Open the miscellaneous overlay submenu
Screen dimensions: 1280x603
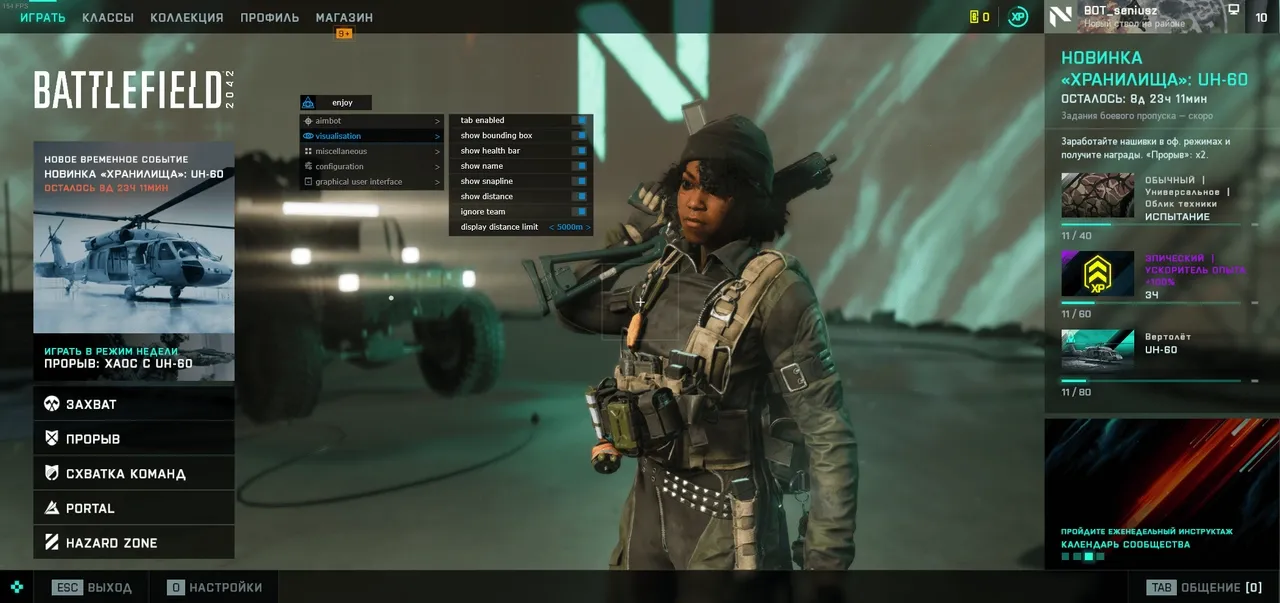[x=371, y=151]
